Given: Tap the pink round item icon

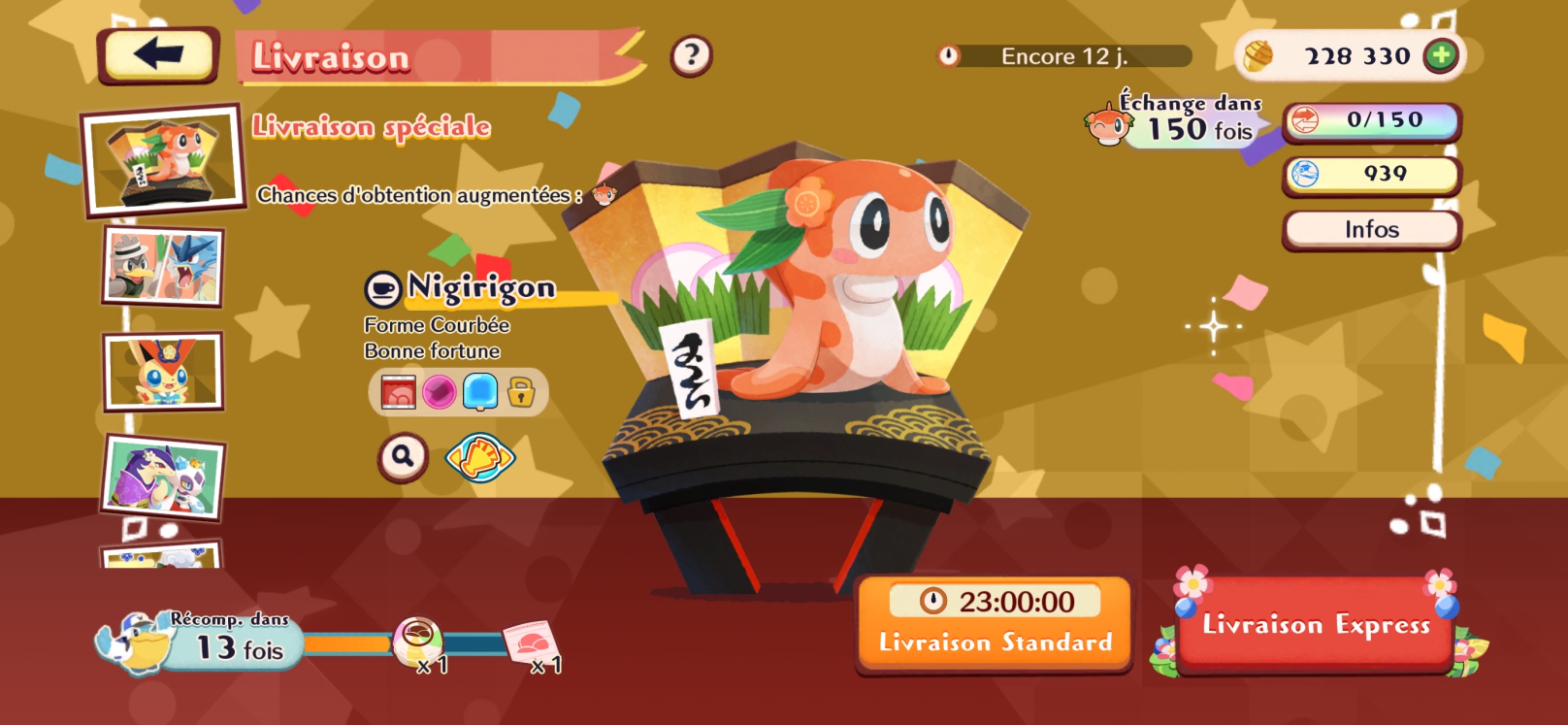Looking at the screenshot, I should [x=439, y=392].
